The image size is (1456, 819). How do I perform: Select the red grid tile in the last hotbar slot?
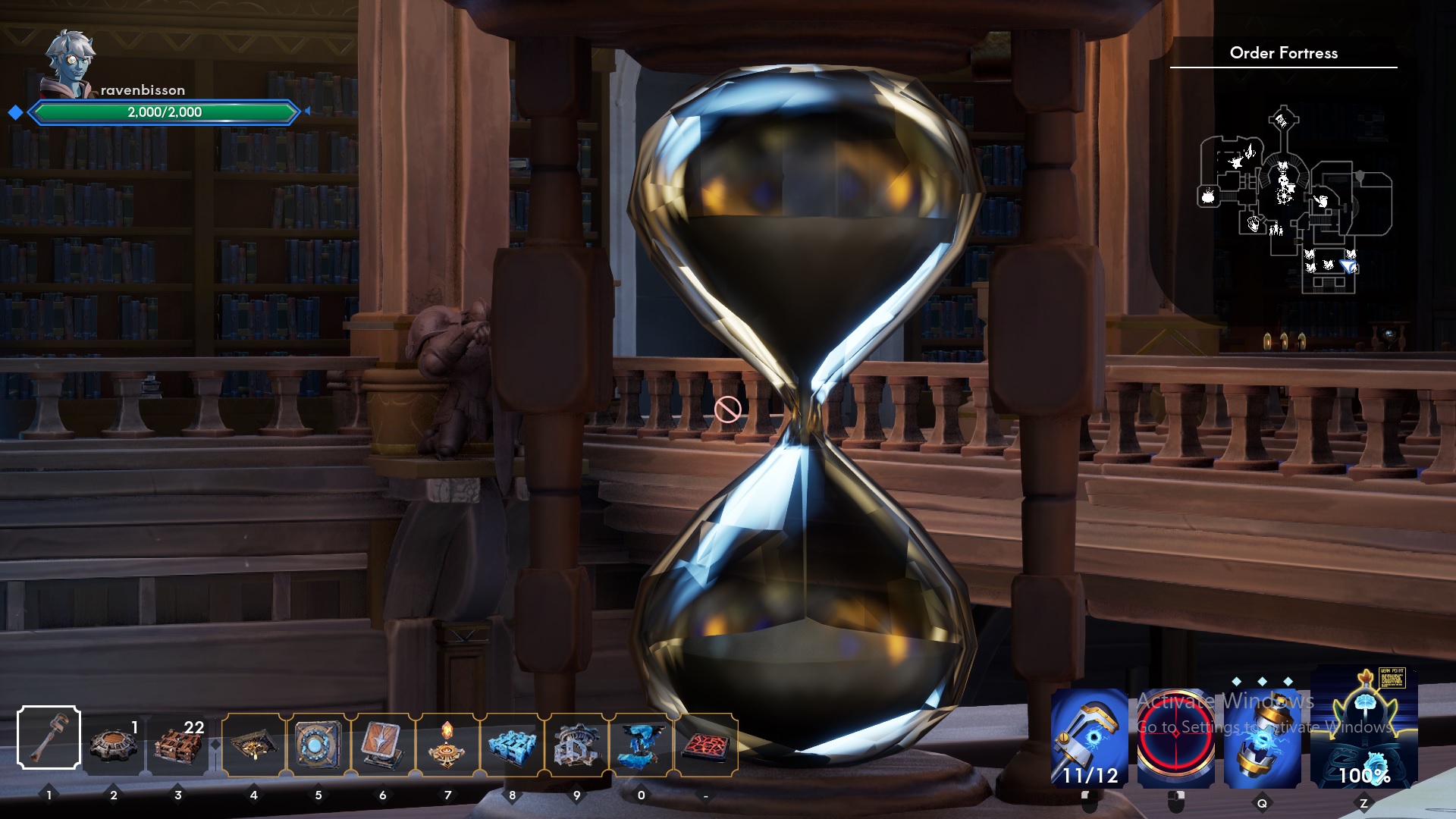coord(706,739)
